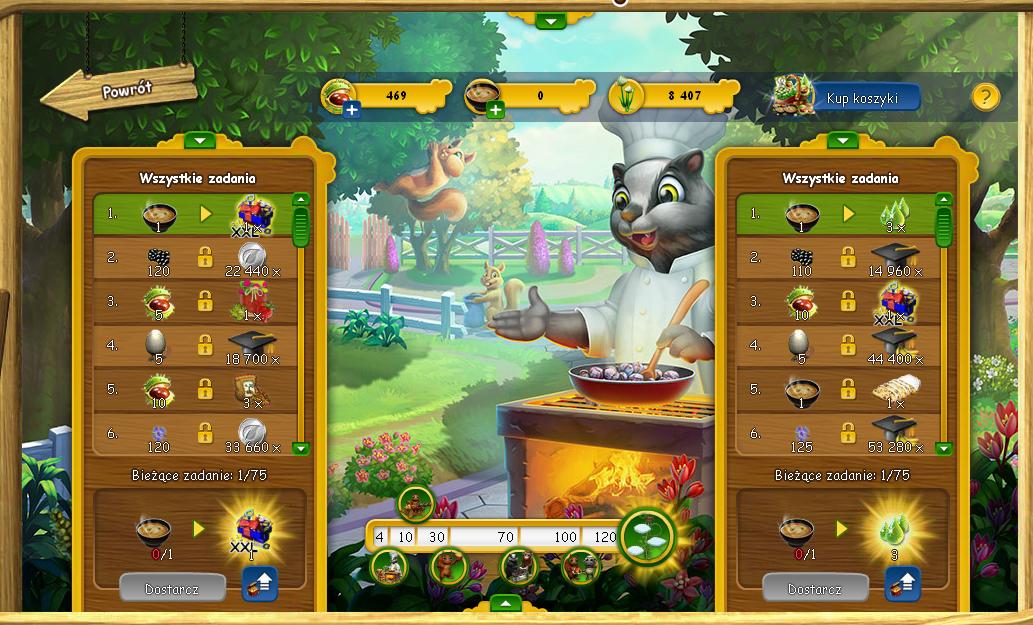This screenshot has width=1033, height=625.
Task: Open help with the yellow question mark
Action: (985, 96)
